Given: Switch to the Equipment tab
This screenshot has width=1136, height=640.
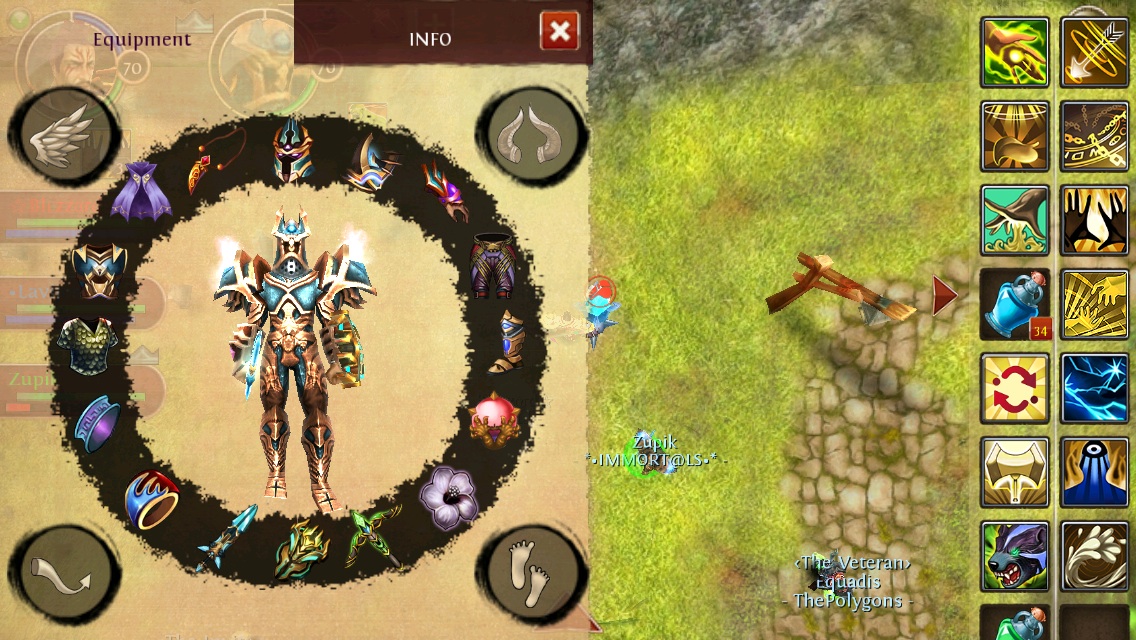Looking at the screenshot, I should pyautogui.click(x=142, y=39).
